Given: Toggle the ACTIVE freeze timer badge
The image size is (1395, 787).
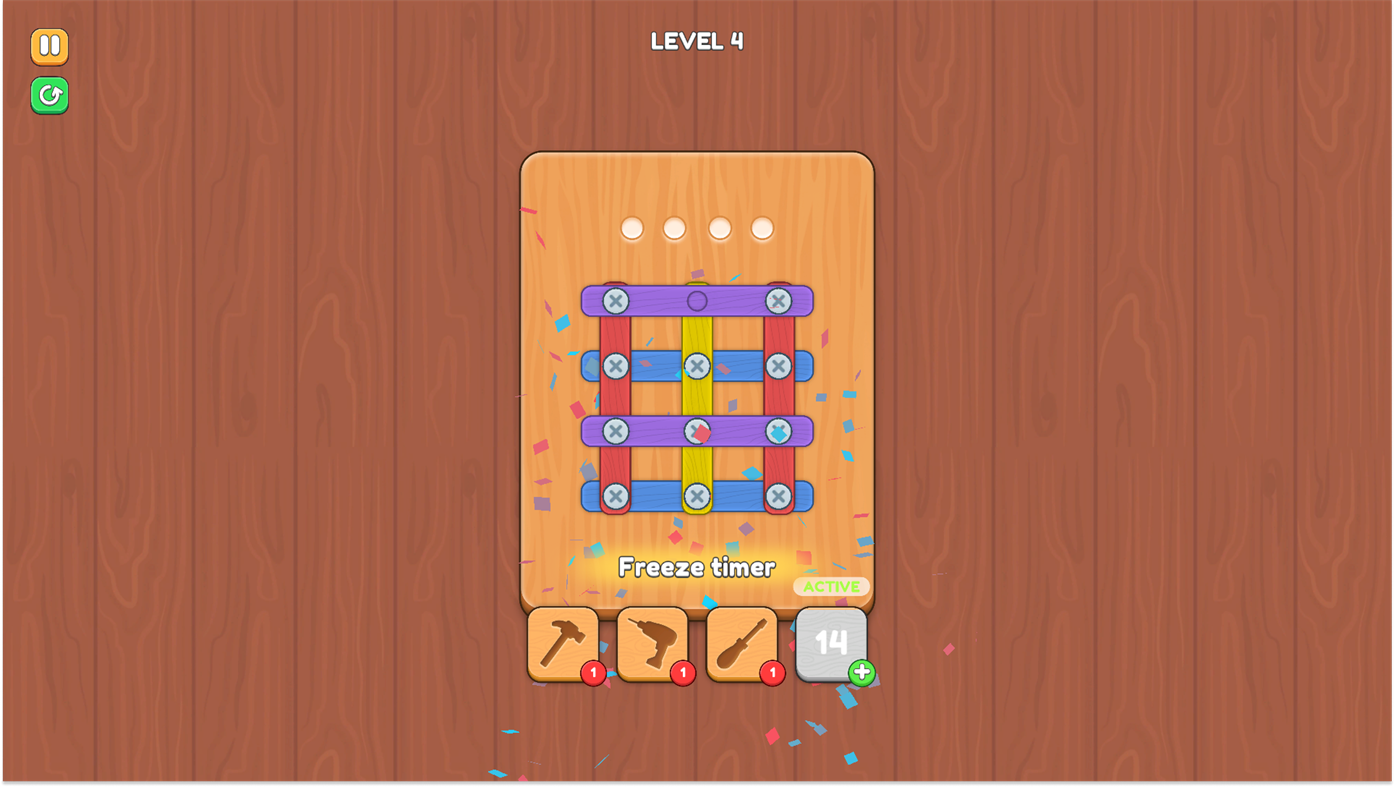Looking at the screenshot, I should coord(831,585).
